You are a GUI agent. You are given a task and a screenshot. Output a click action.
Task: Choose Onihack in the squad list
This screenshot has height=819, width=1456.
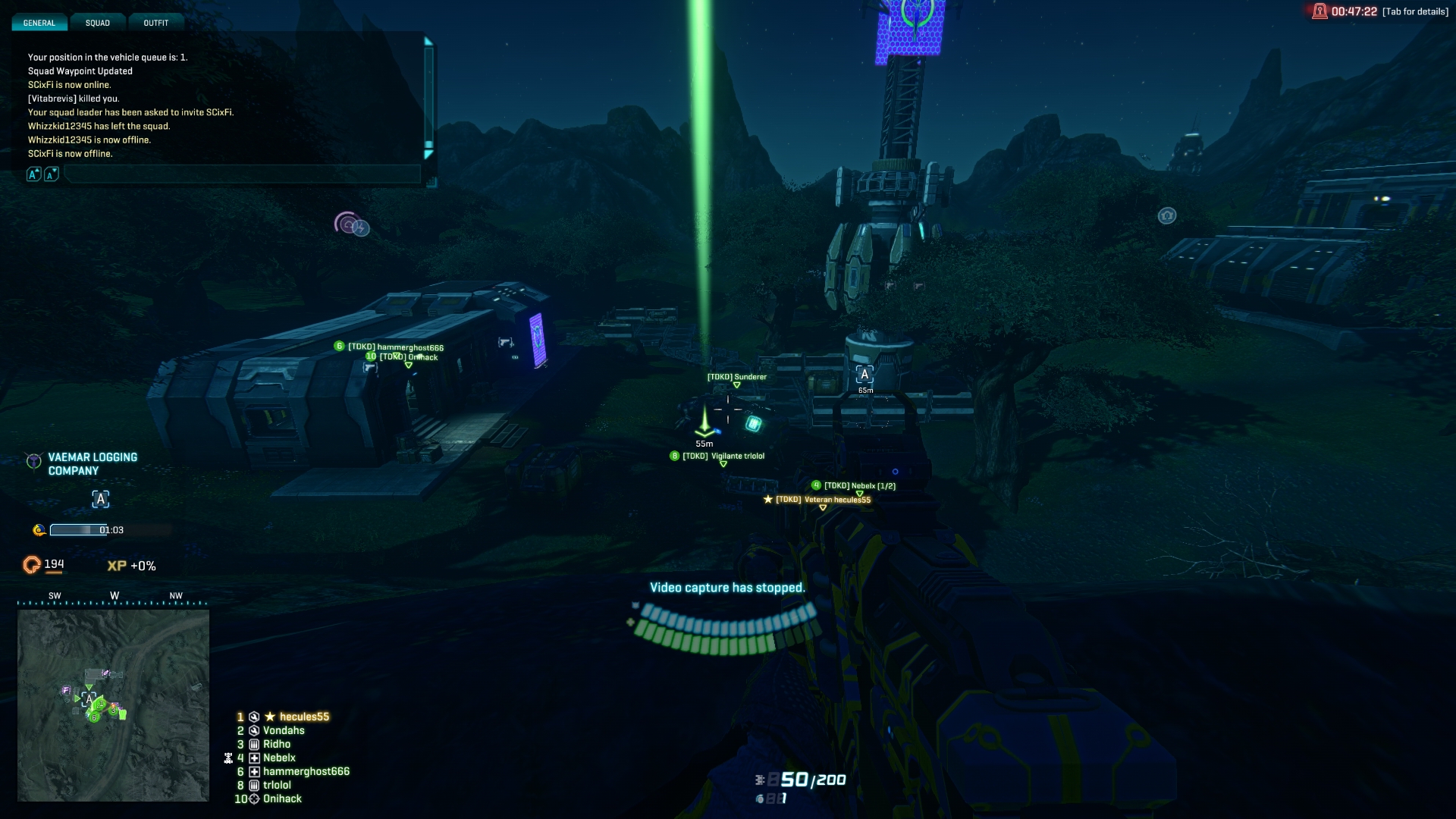(x=282, y=799)
